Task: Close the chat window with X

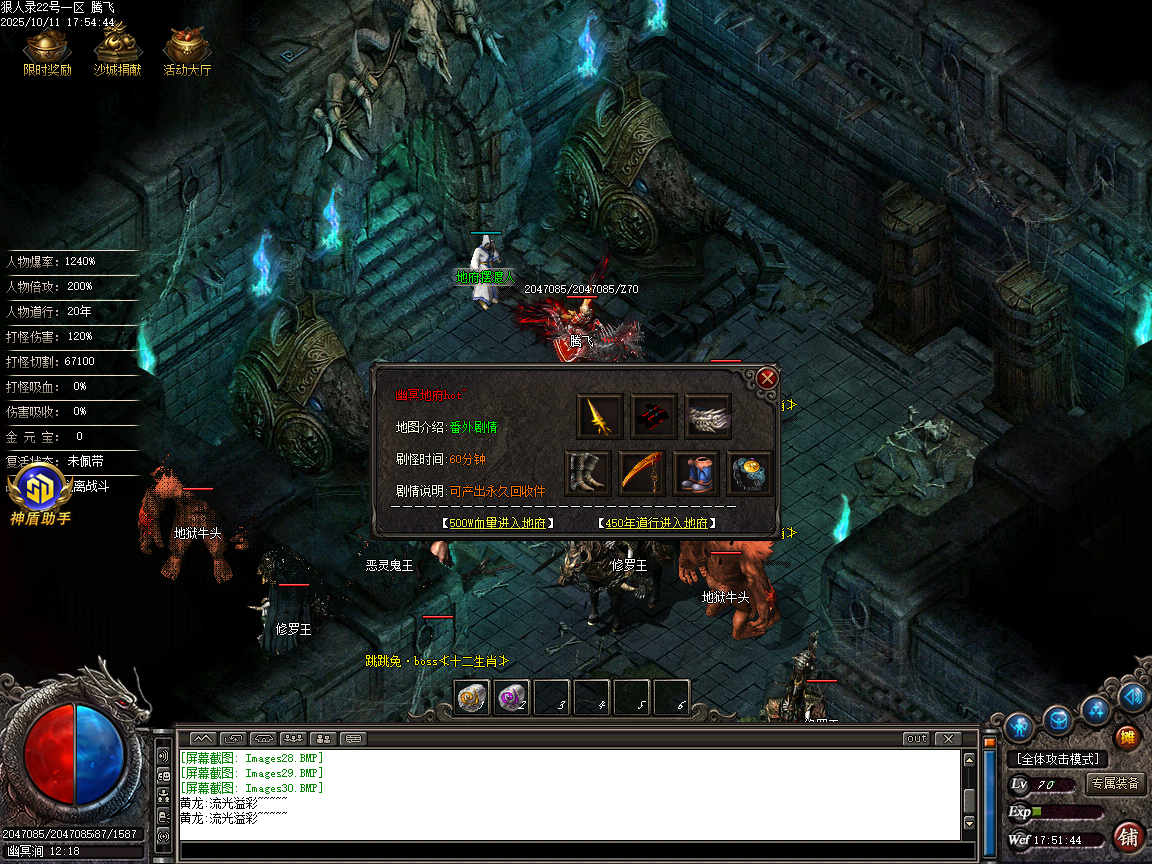Action: coord(946,739)
